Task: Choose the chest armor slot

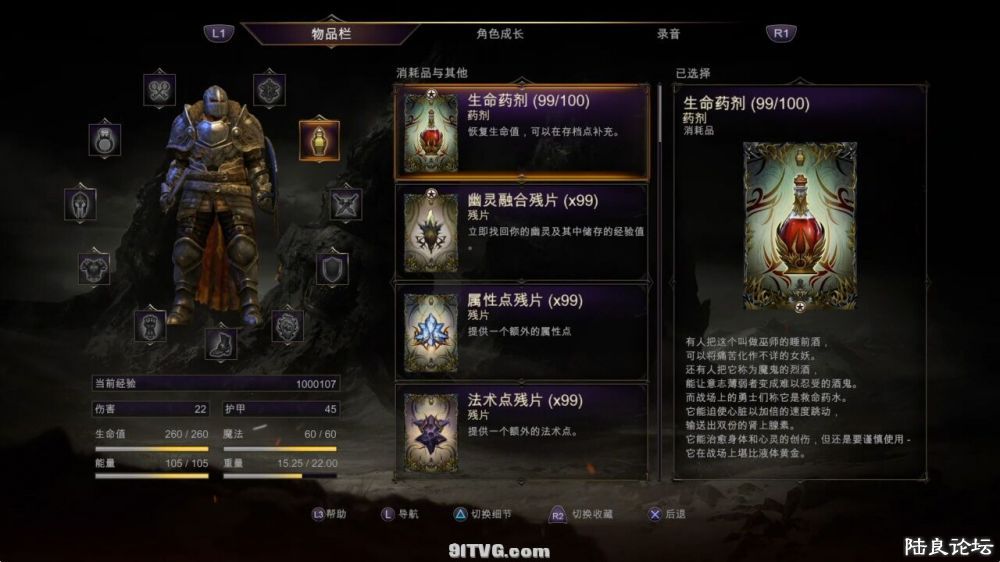Action: click(94, 268)
